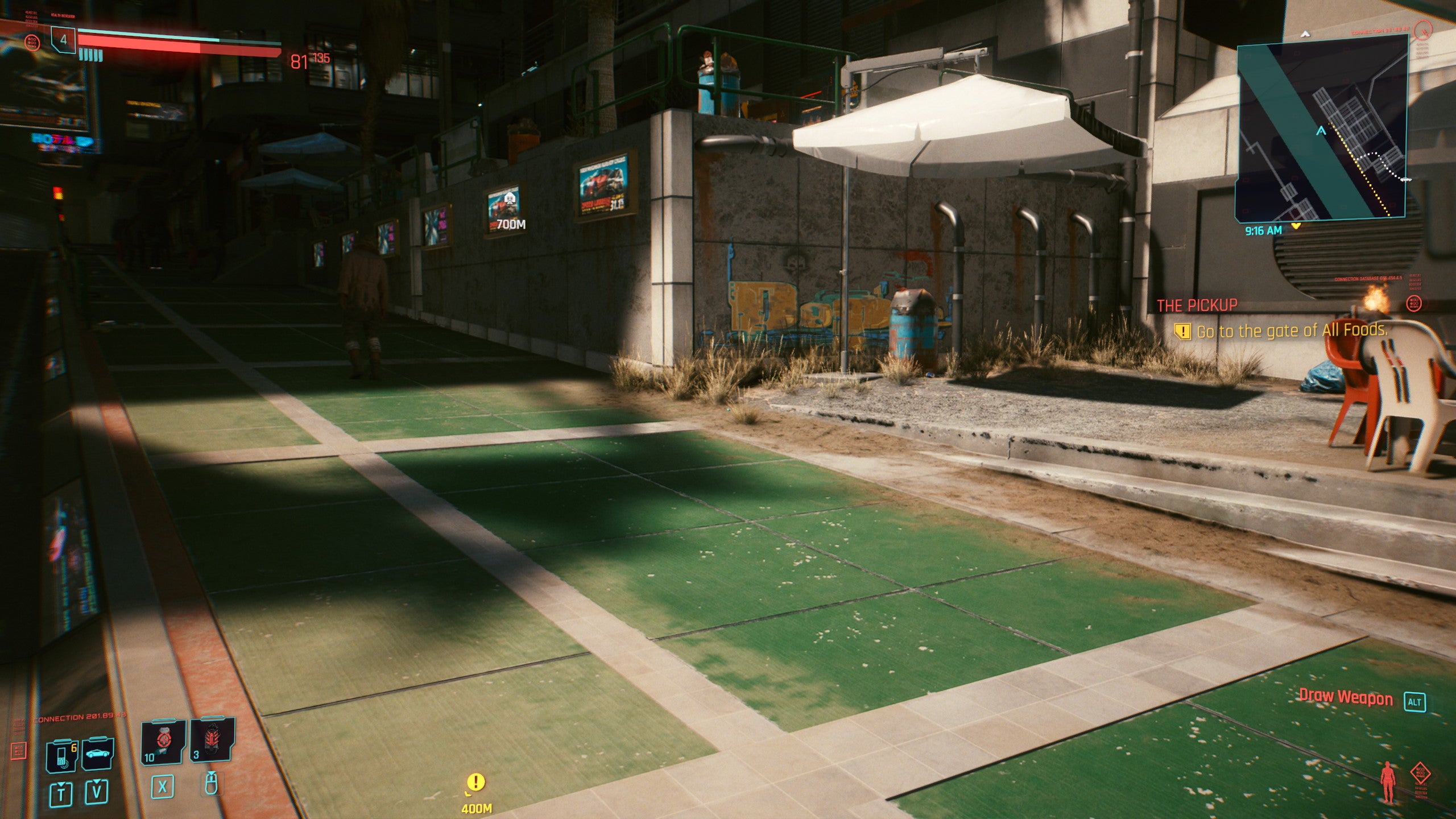Click the yellow chevron below the minimap
The width and height of the screenshot is (1456, 819).
point(1296,227)
